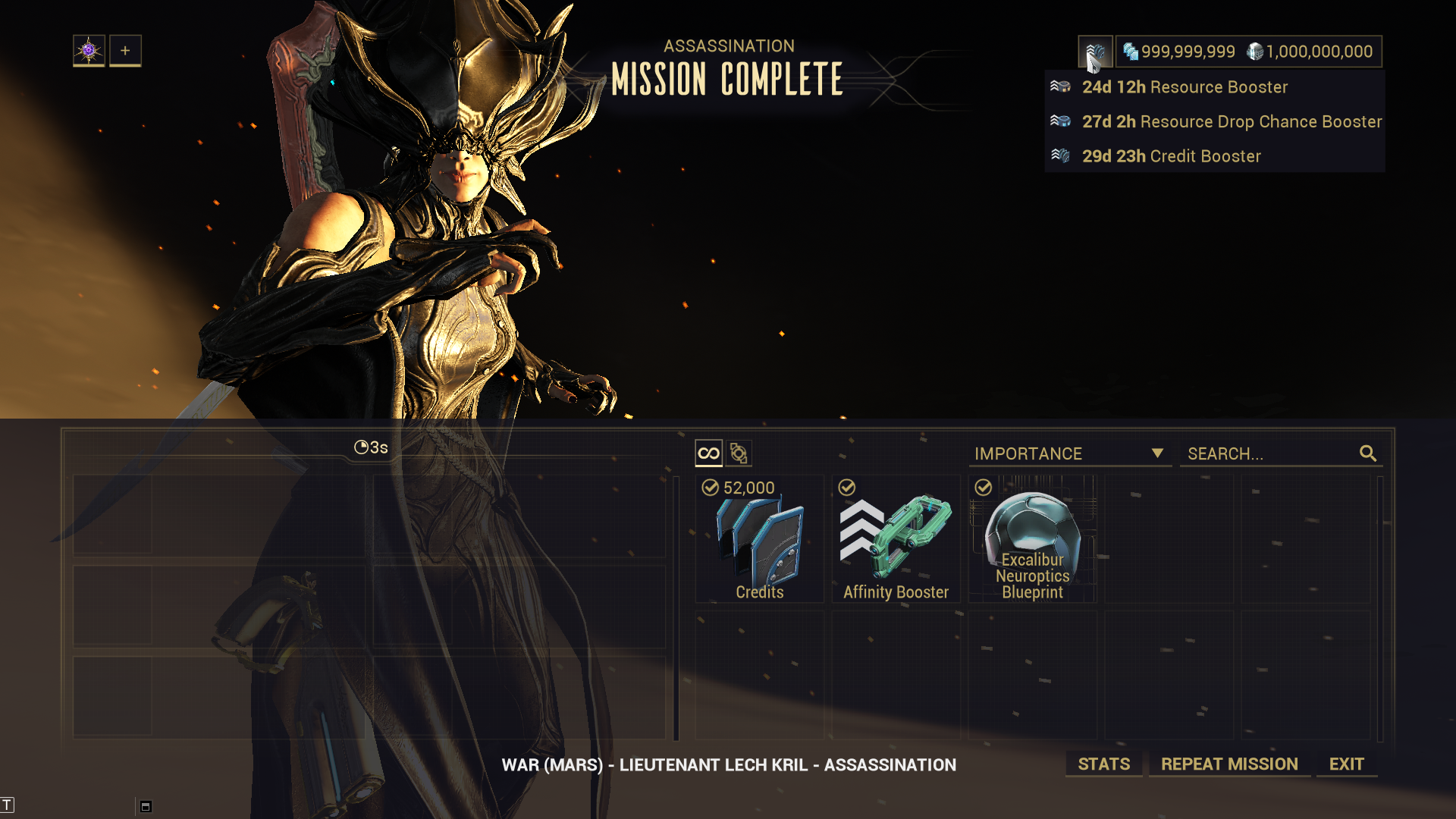This screenshot has height=819, width=1456.
Task: Click the active boosters icon
Action: (x=1095, y=52)
